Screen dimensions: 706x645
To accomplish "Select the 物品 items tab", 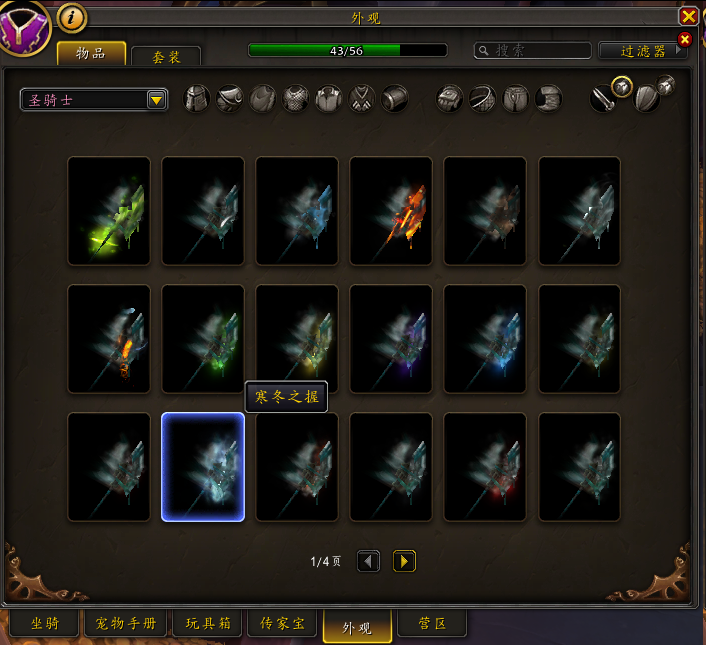I will [91, 53].
